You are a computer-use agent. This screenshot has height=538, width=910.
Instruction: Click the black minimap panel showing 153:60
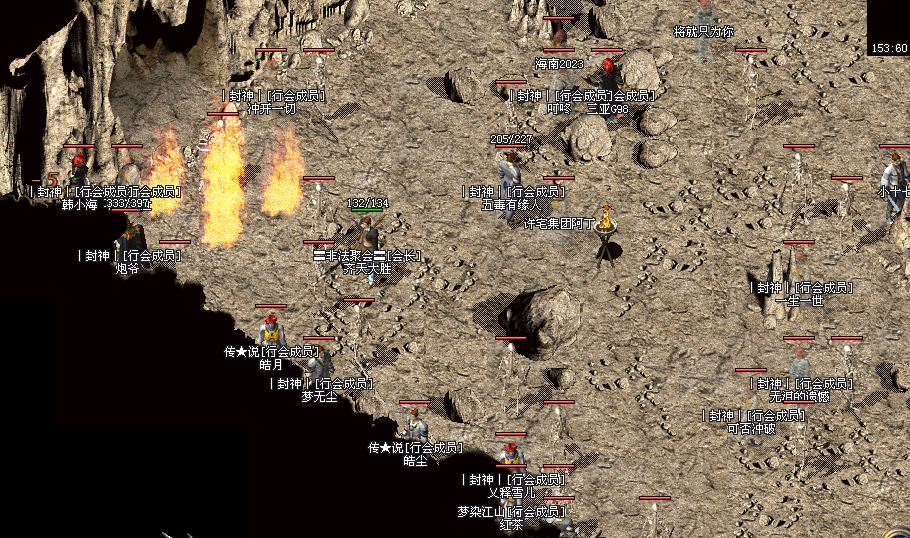[888, 27]
